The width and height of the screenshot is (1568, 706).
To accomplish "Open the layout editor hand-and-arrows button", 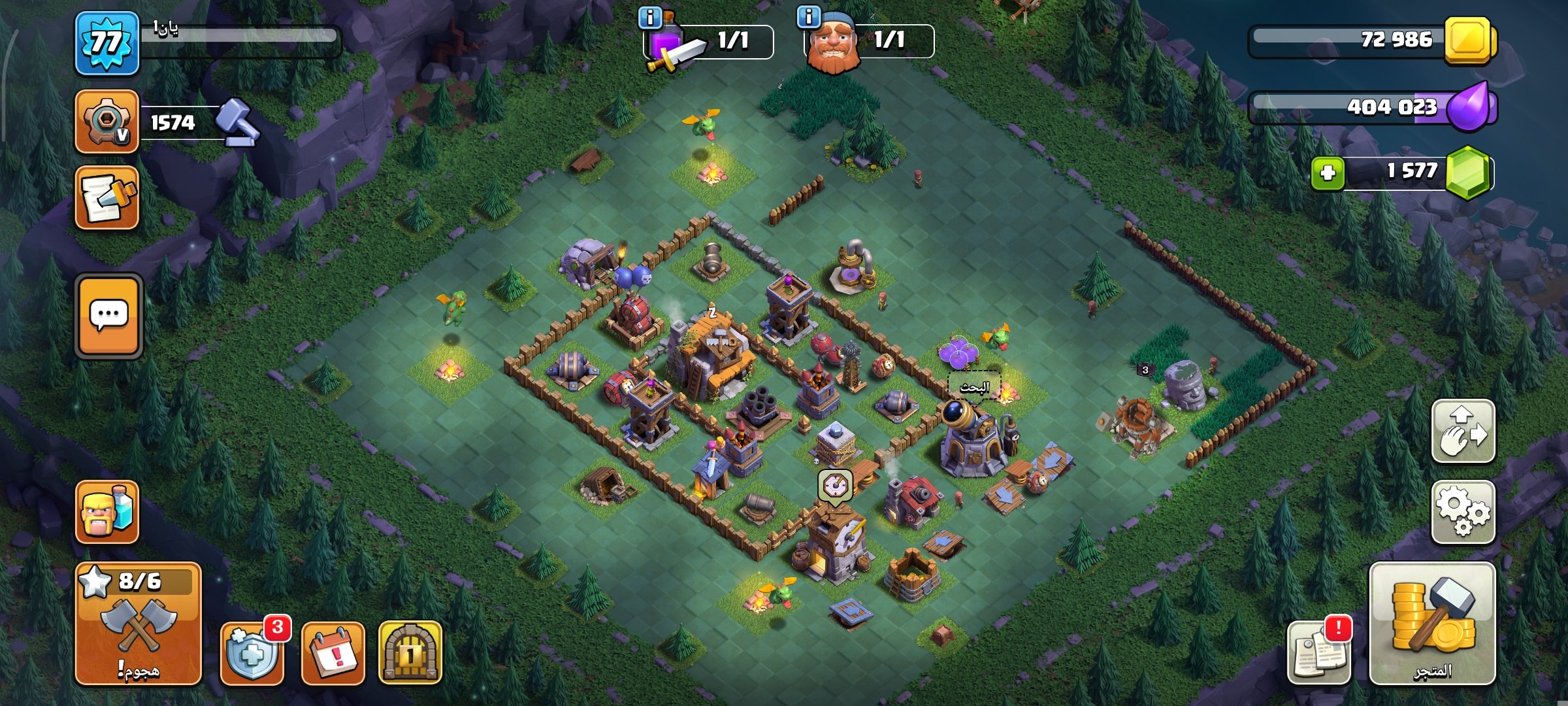I will point(1463,431).
